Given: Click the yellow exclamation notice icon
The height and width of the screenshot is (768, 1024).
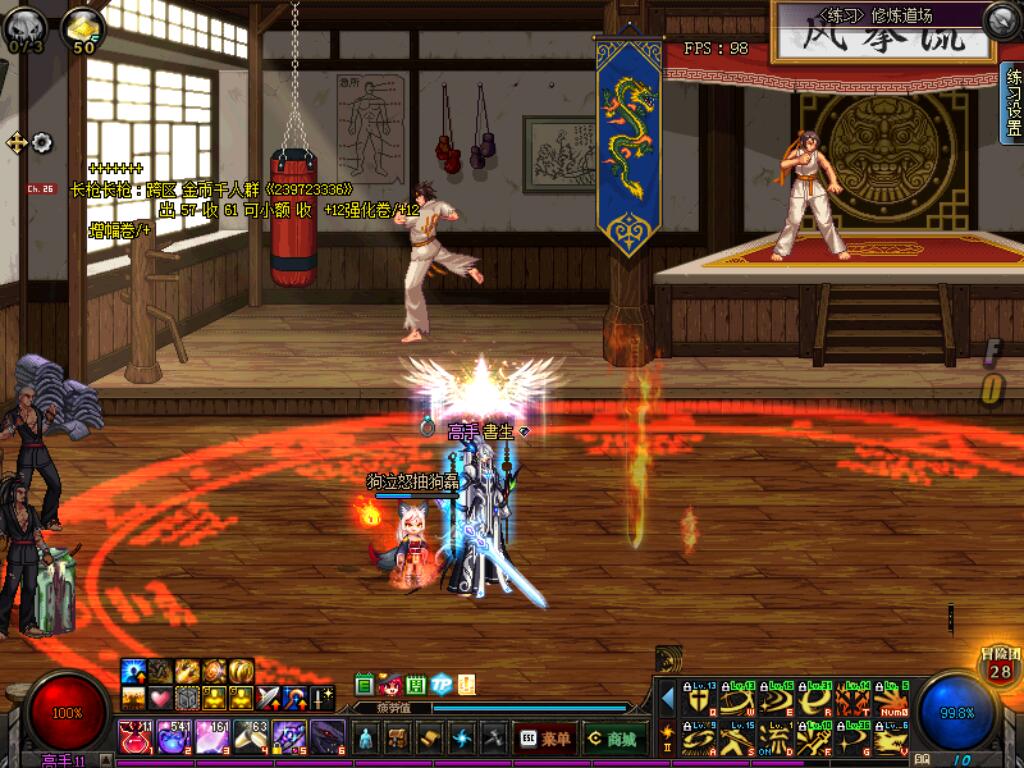Looking at the screenshot, I should pyautogui.click(x=466, y=685).
